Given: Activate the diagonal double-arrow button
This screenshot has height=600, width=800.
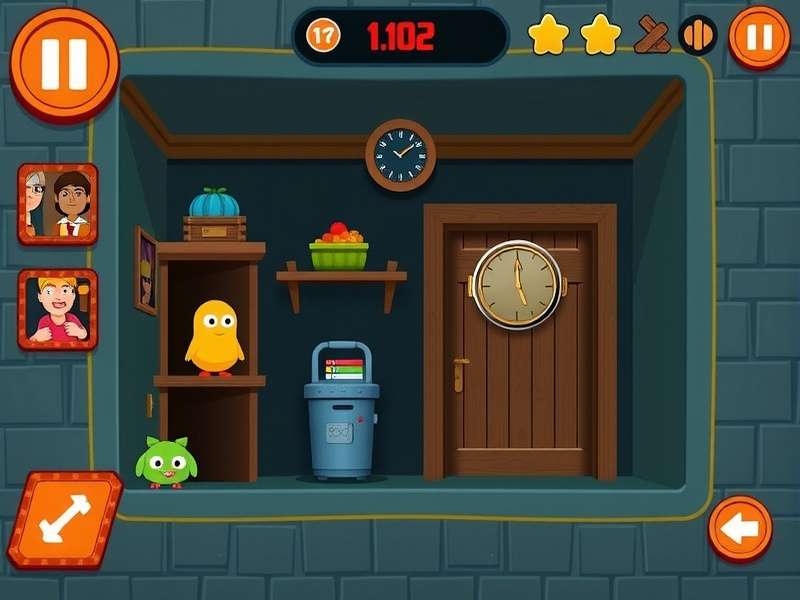Looking at the screenshot, I should pos(66,518).
